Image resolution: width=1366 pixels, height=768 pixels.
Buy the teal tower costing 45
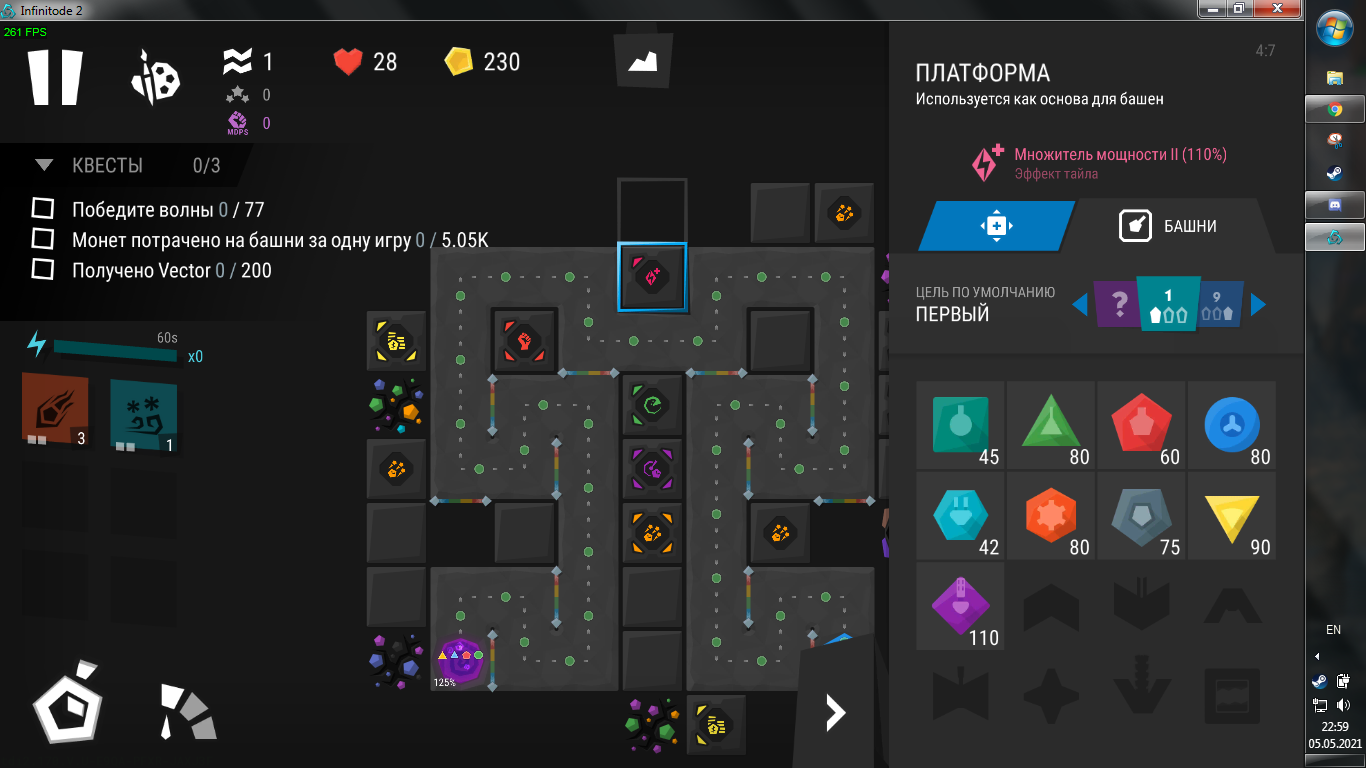[960, 425]
